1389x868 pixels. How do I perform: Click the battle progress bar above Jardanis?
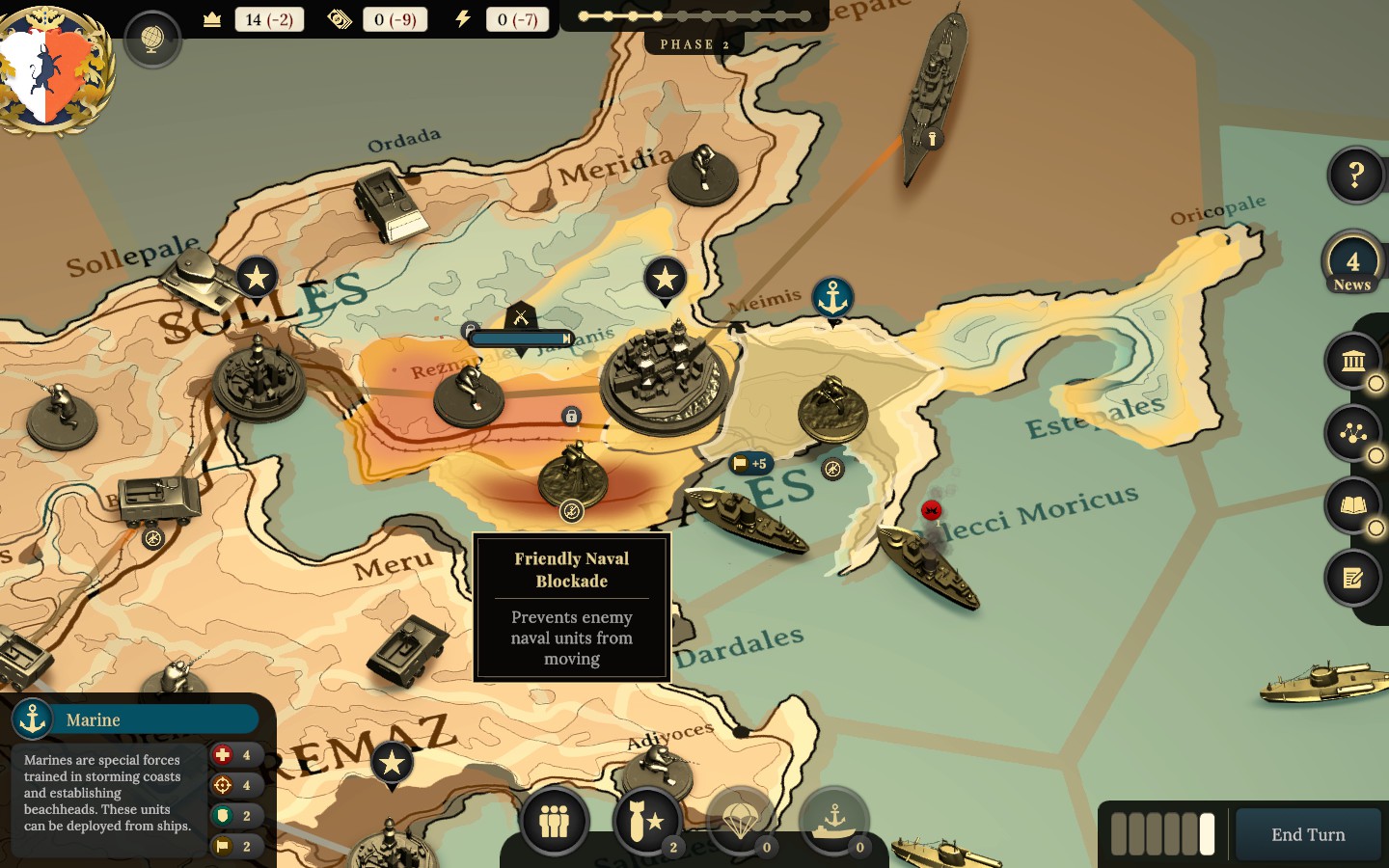point(519,339)
